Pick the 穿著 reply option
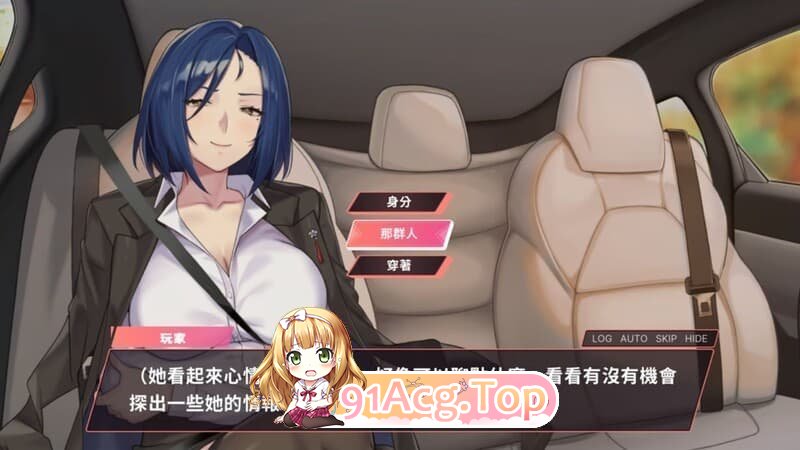 click(x=399, y=266)
